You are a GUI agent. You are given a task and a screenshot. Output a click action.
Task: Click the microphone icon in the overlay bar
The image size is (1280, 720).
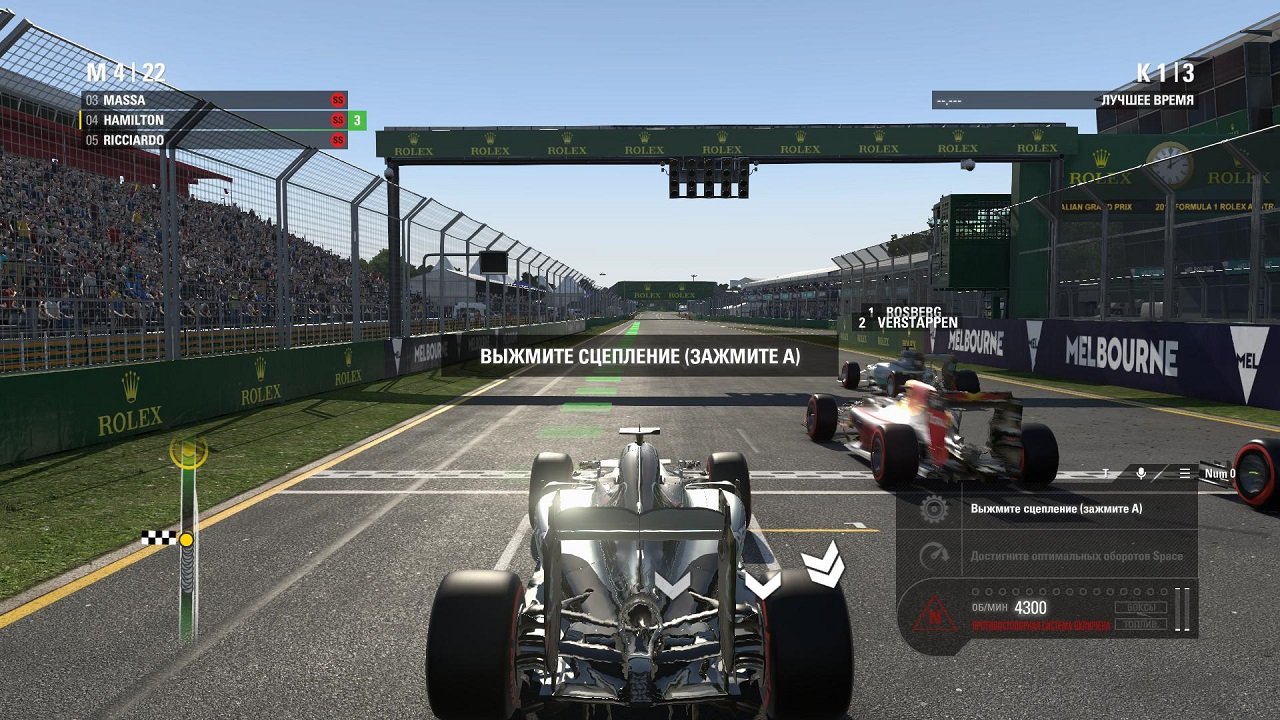coord(1140,471)
